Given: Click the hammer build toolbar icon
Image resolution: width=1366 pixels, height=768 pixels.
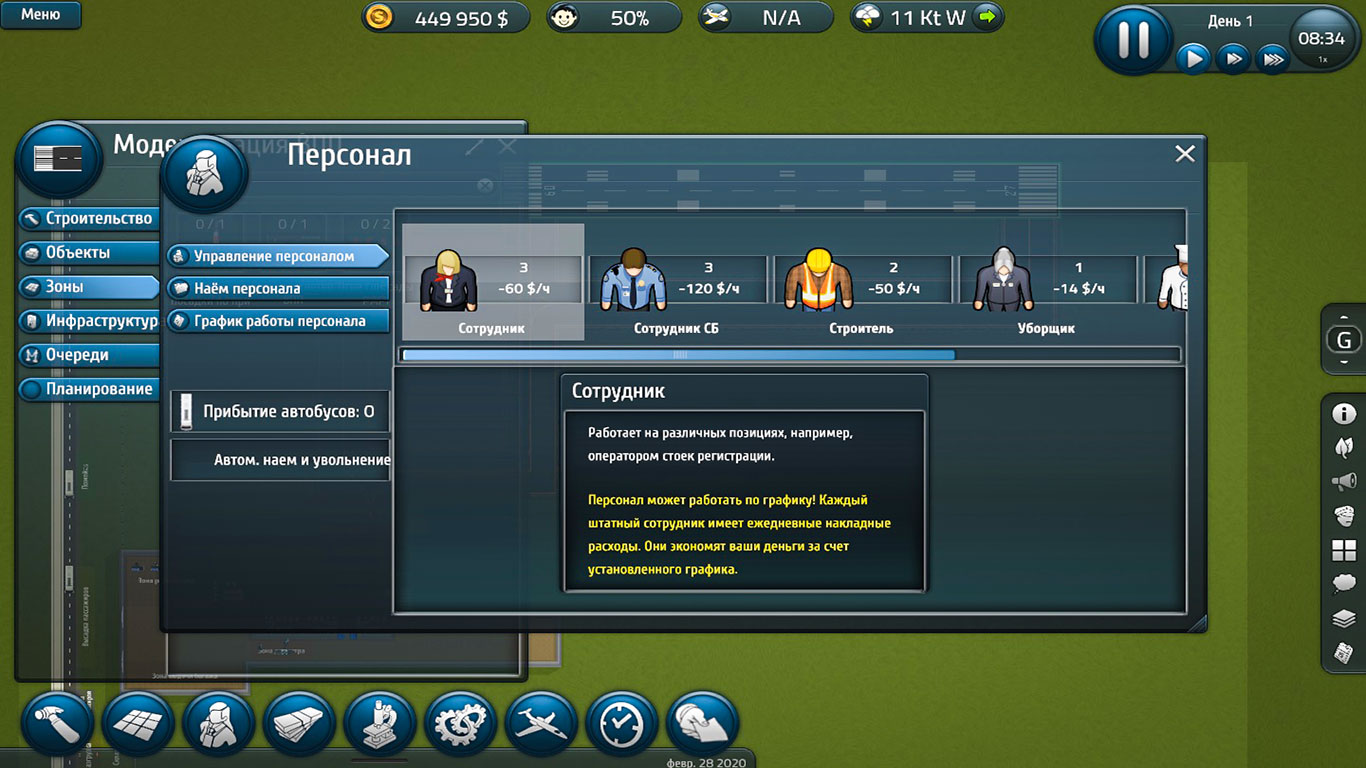Looking at the screenshot, I should [58, 723].
